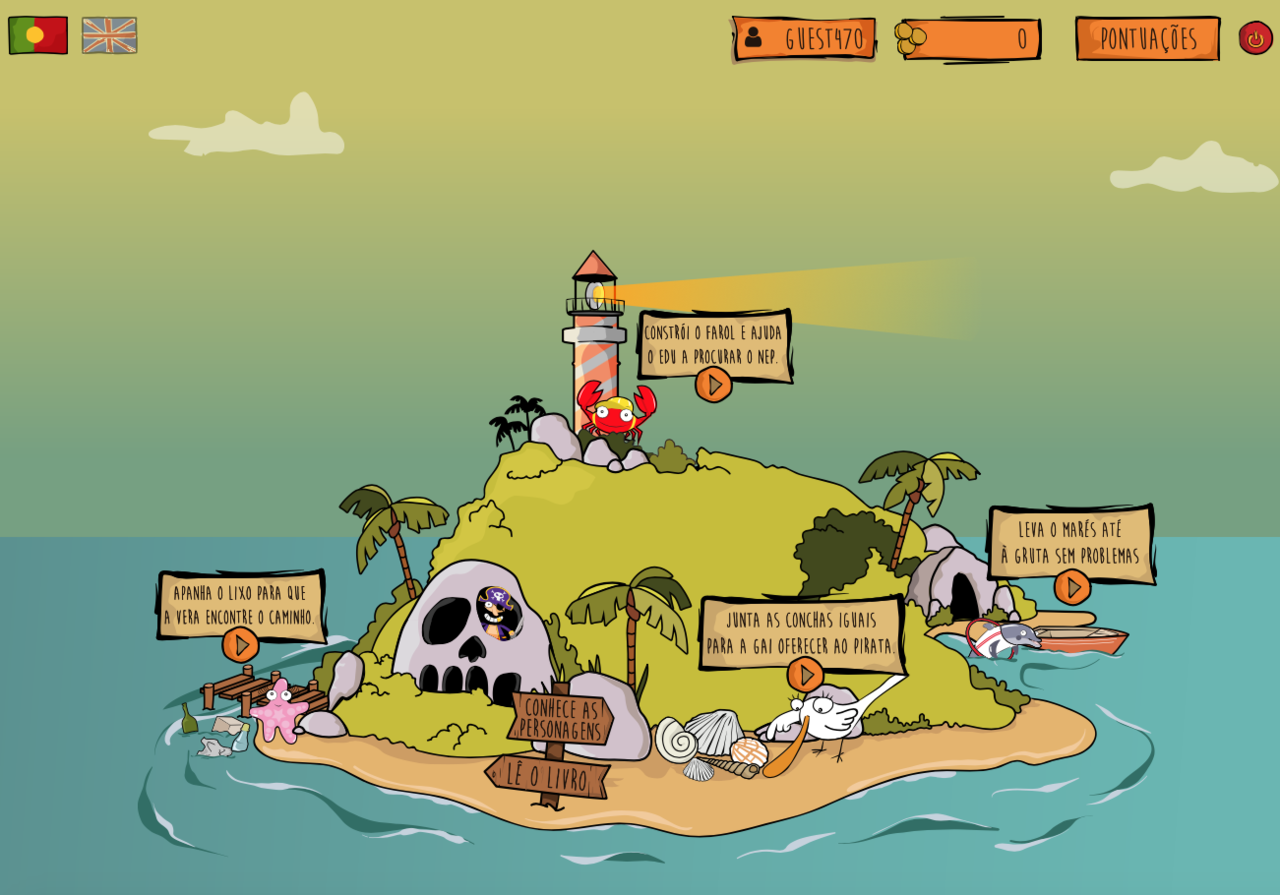Open the Conhece as Personagens sign
This screenshot has height=895, width=1280.
[560, 719]
